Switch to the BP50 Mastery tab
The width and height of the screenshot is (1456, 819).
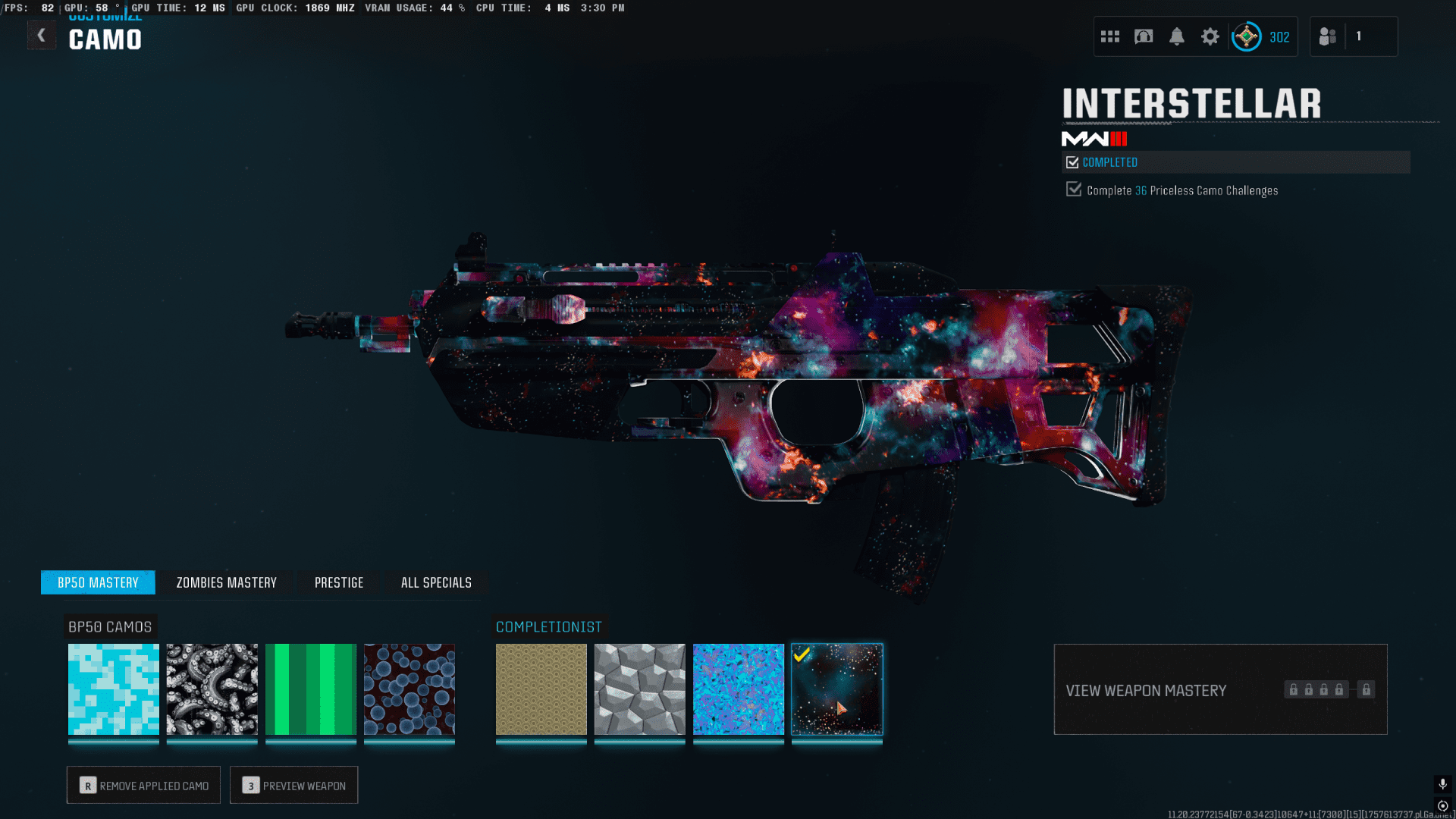click(x=98, y=582)
